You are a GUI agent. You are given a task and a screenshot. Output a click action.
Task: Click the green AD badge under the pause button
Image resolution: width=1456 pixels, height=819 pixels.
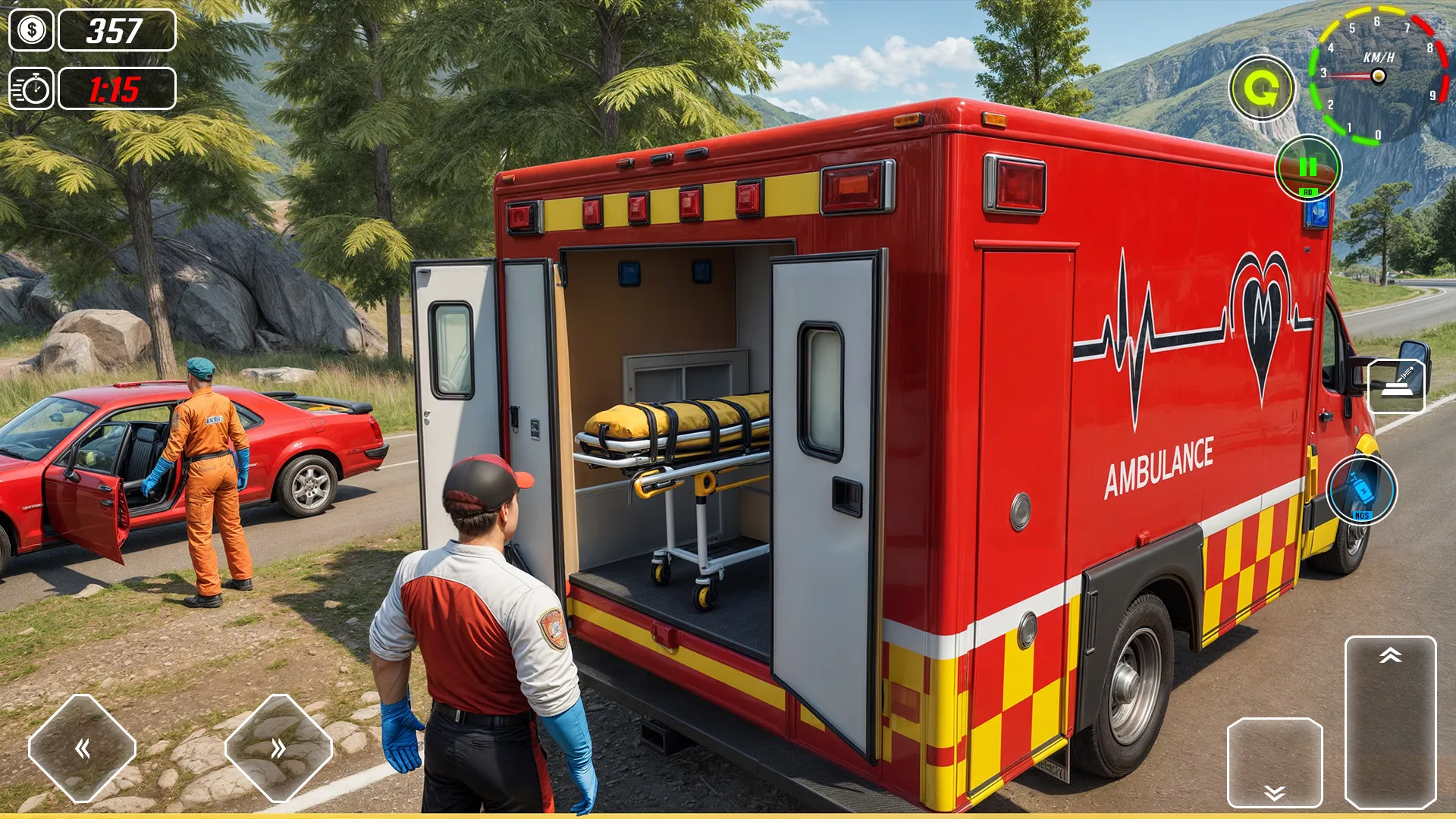pos(1307,193)
